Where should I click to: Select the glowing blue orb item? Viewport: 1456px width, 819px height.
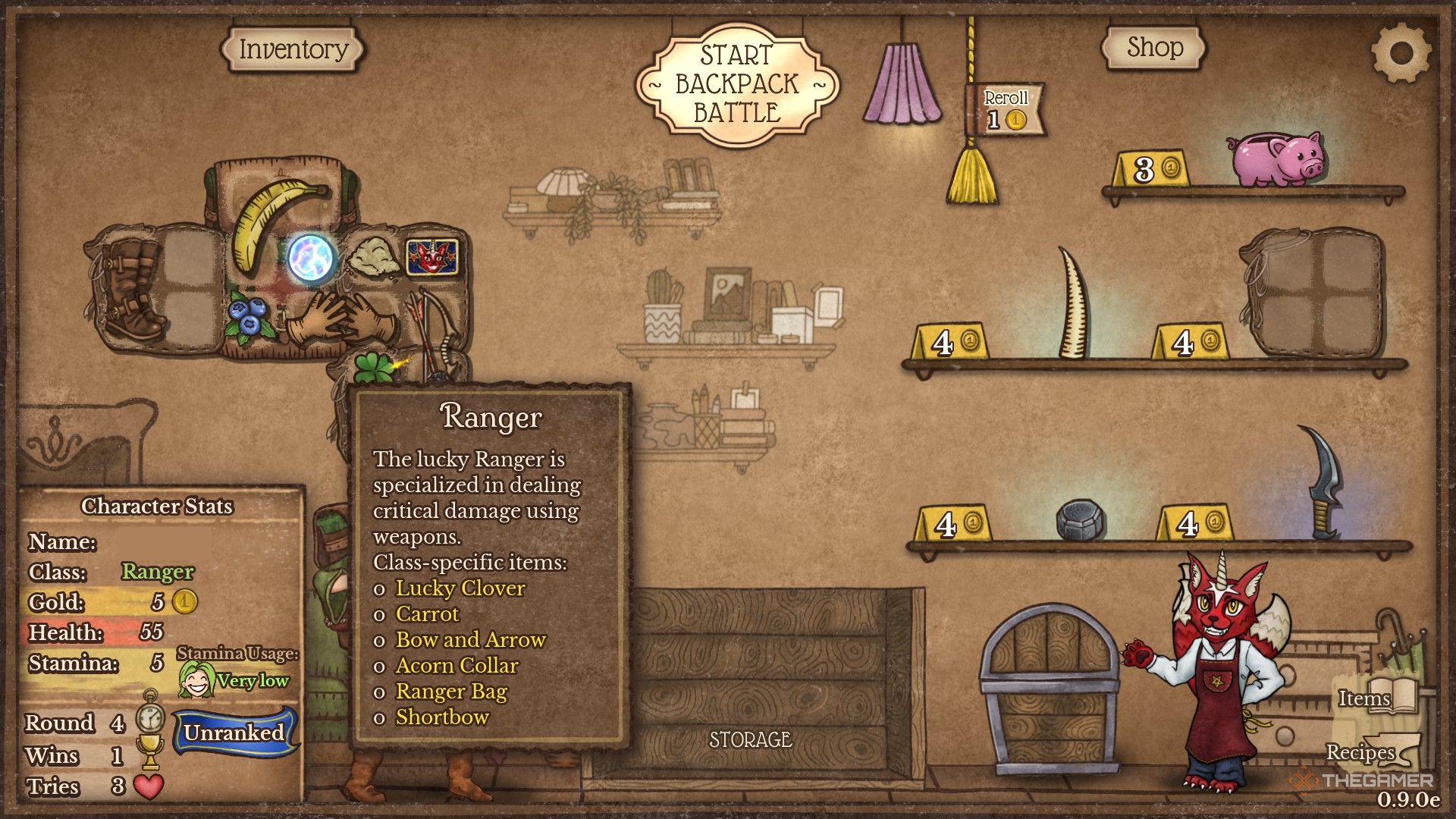[x=312, y=257]
